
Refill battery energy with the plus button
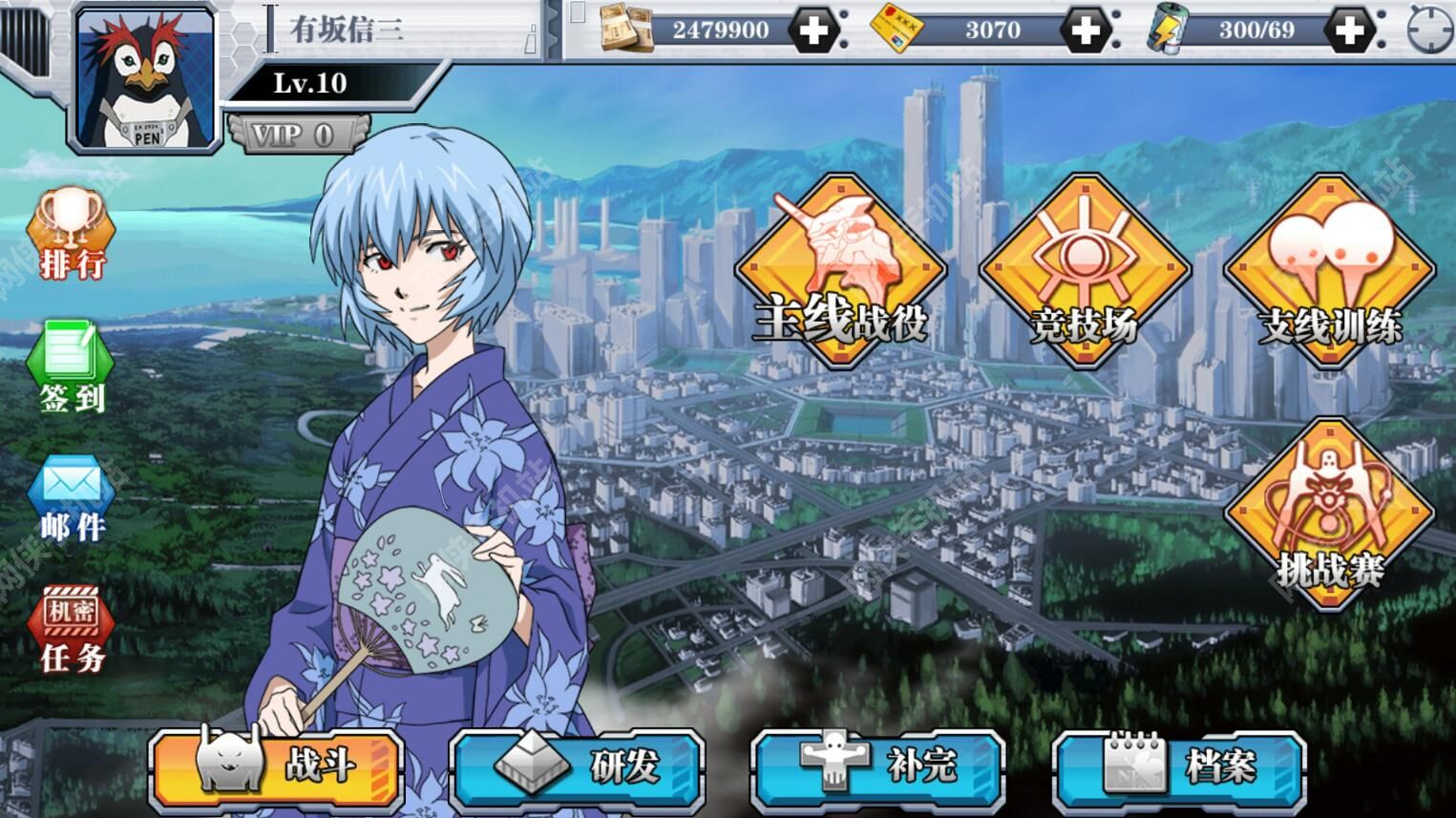[1349, 31]
